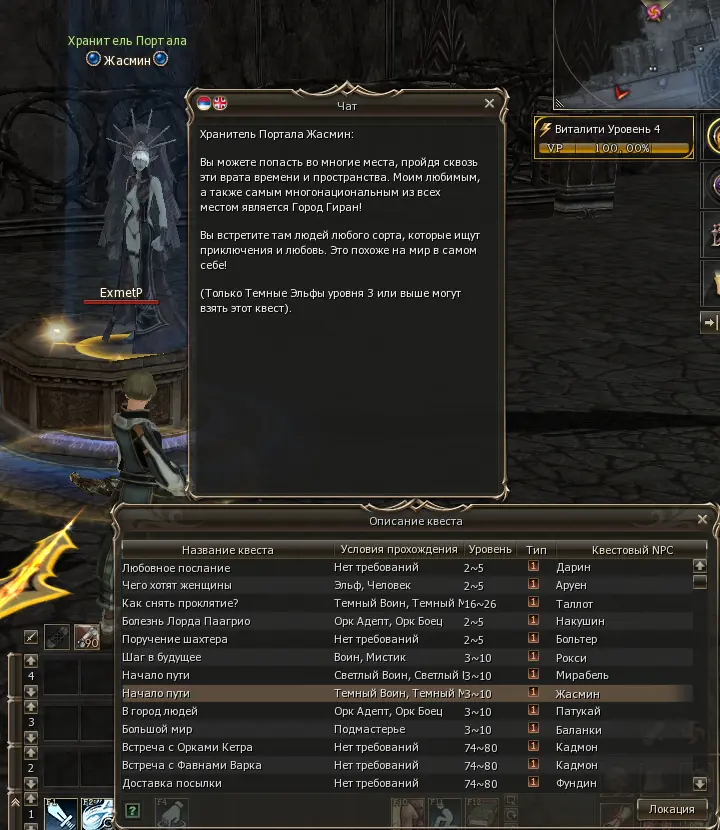Switch dialogue language to the Russian flag

pyautogui.click(x=204, y=103)
